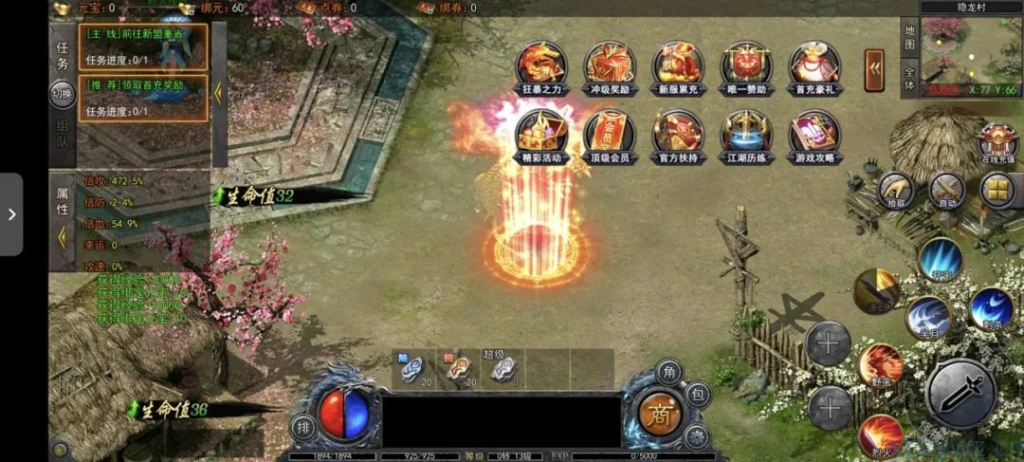Open the 游戏攻略 game guide book
The height and width of the screenshot is (462, 1024).
814,133
